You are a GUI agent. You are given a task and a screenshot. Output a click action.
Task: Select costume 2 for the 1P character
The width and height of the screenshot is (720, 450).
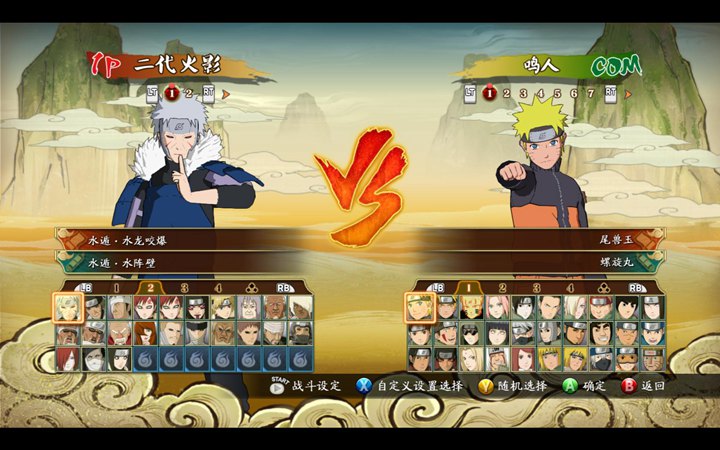pos(187,94)
